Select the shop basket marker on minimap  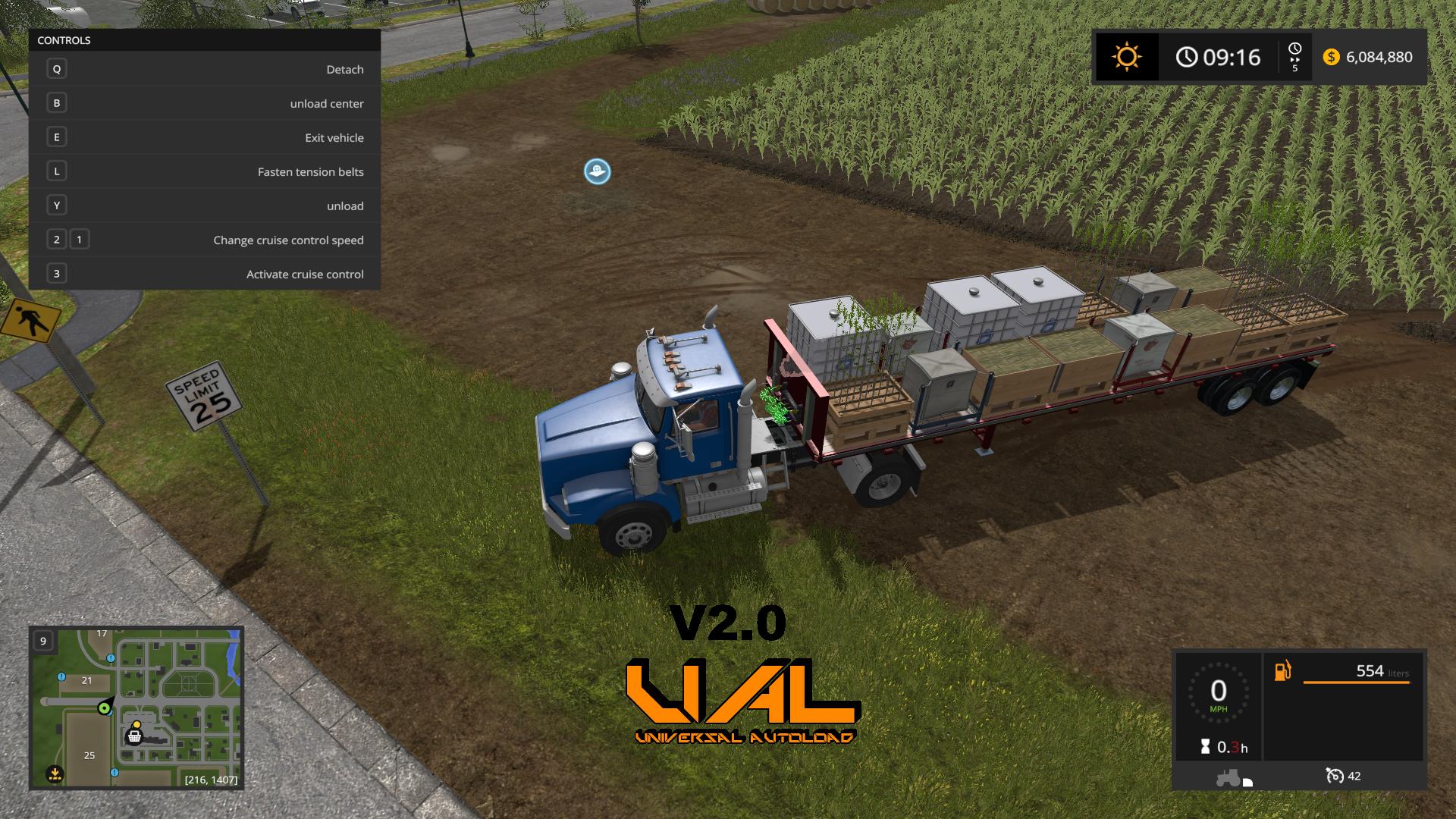tap(135, 735)
